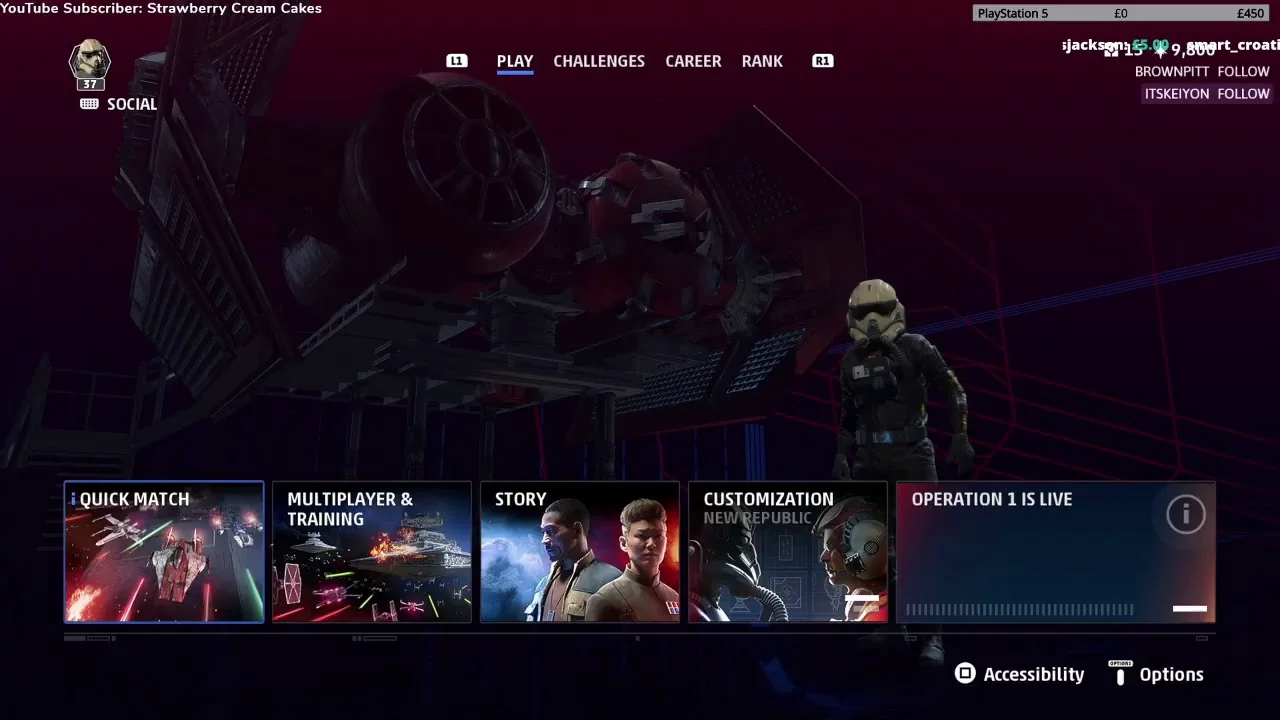Open the Customization tile

788,552
